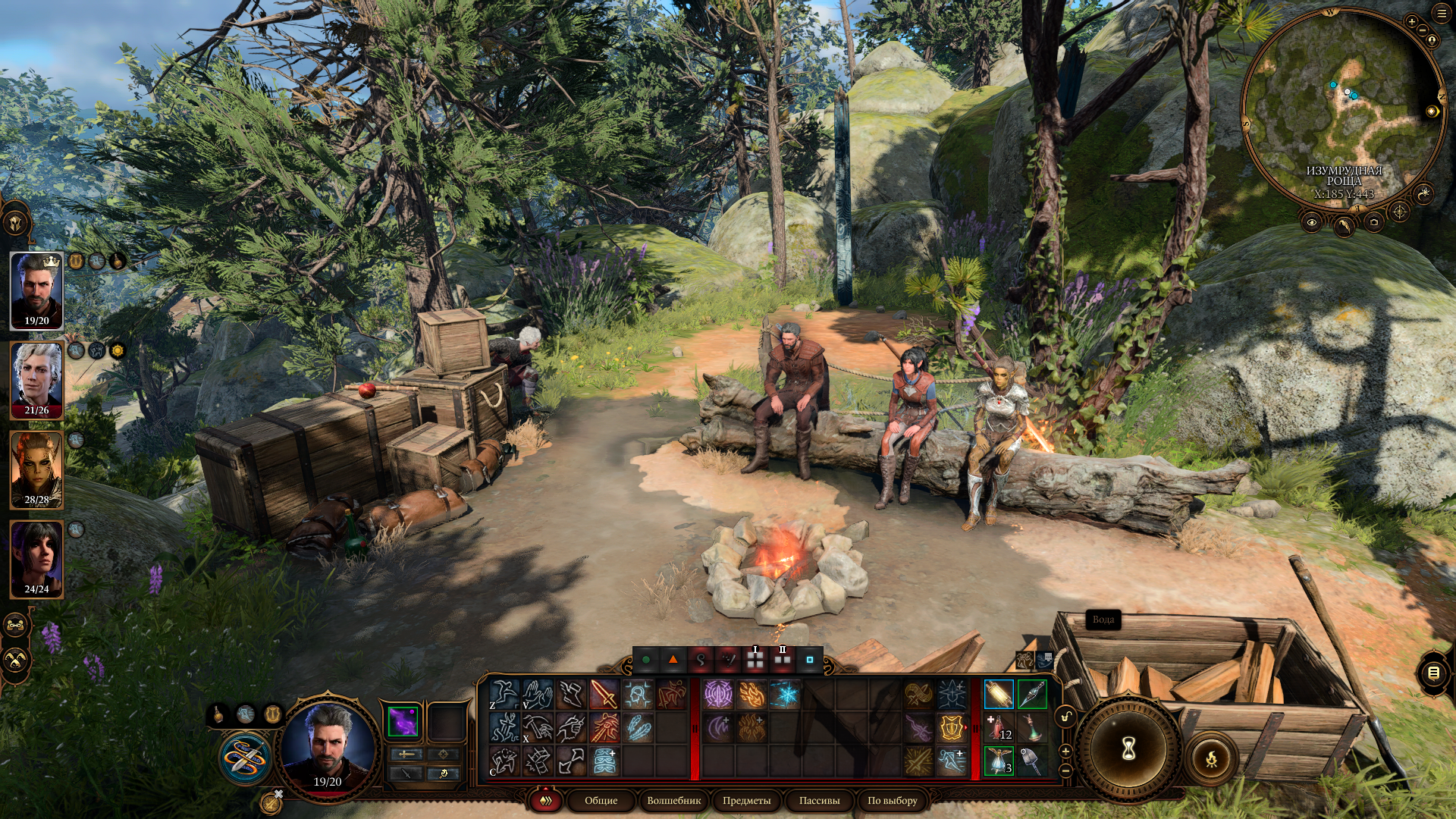Zoom out the minimap with minus button

point(1423,30)
